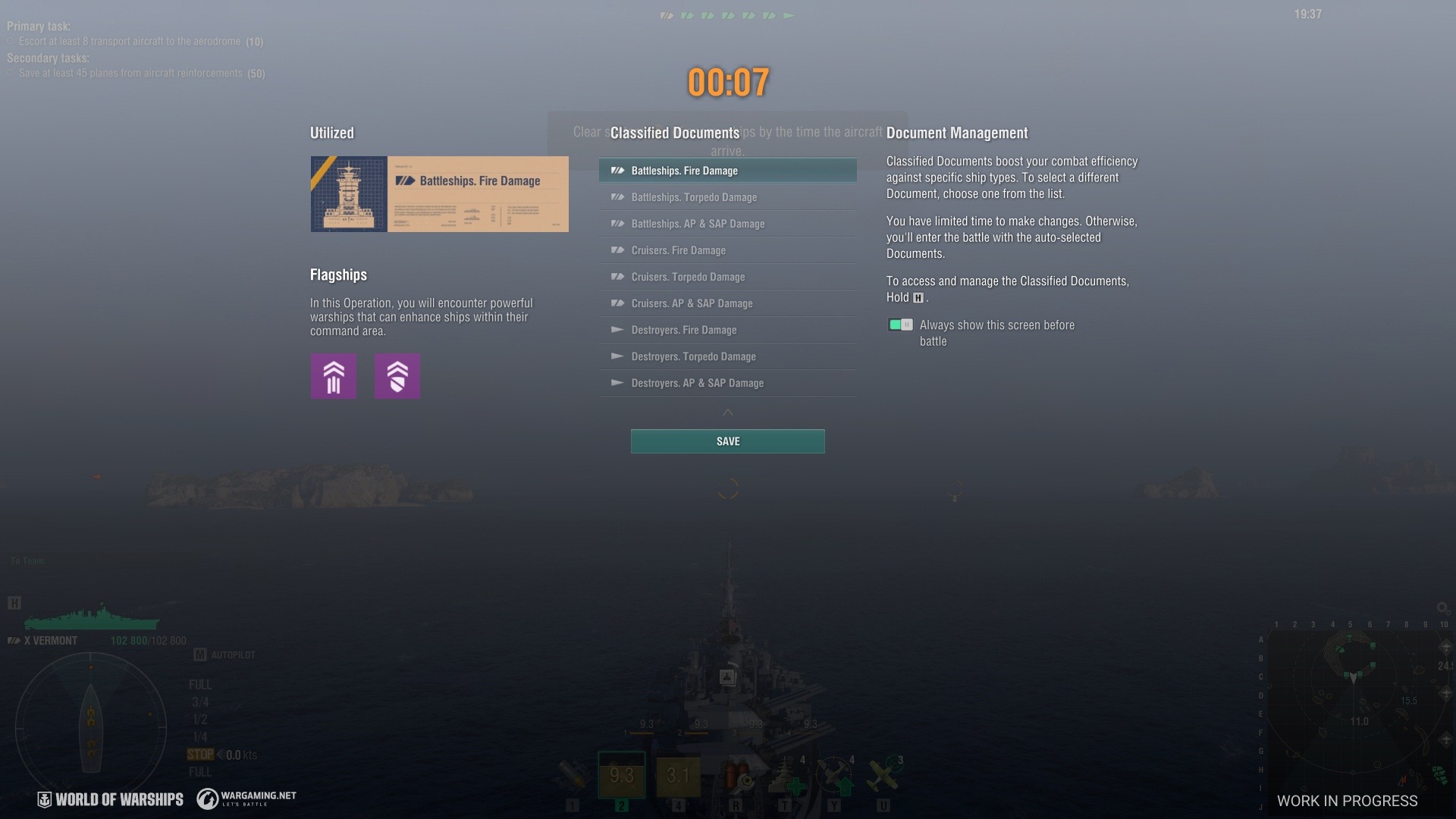Click the utilized Battleships Fire Damage card
The image size is (1456, 819).
click(439, 194)
